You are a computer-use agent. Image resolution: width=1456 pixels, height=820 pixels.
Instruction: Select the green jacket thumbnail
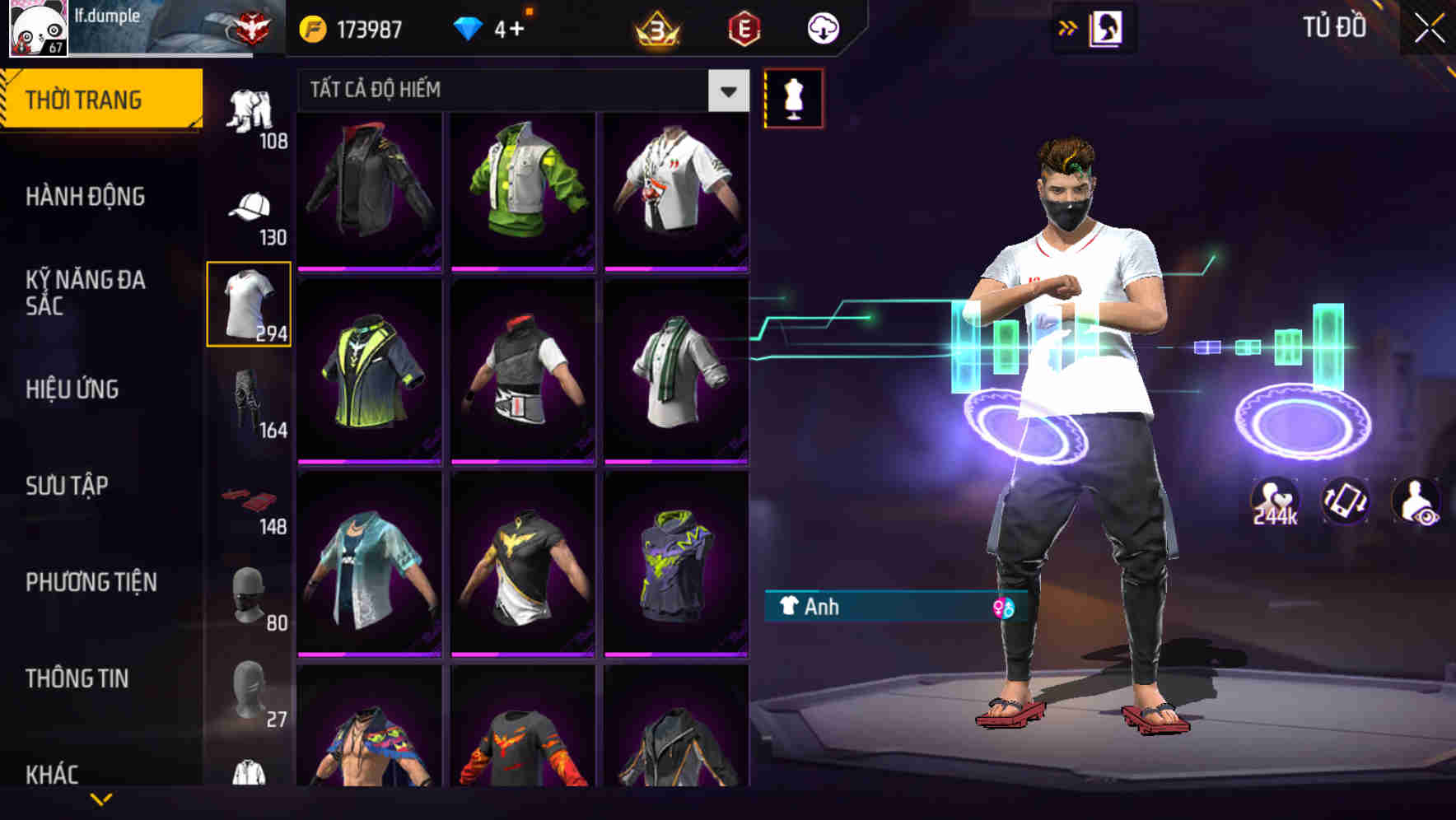[x=521, y=189]
